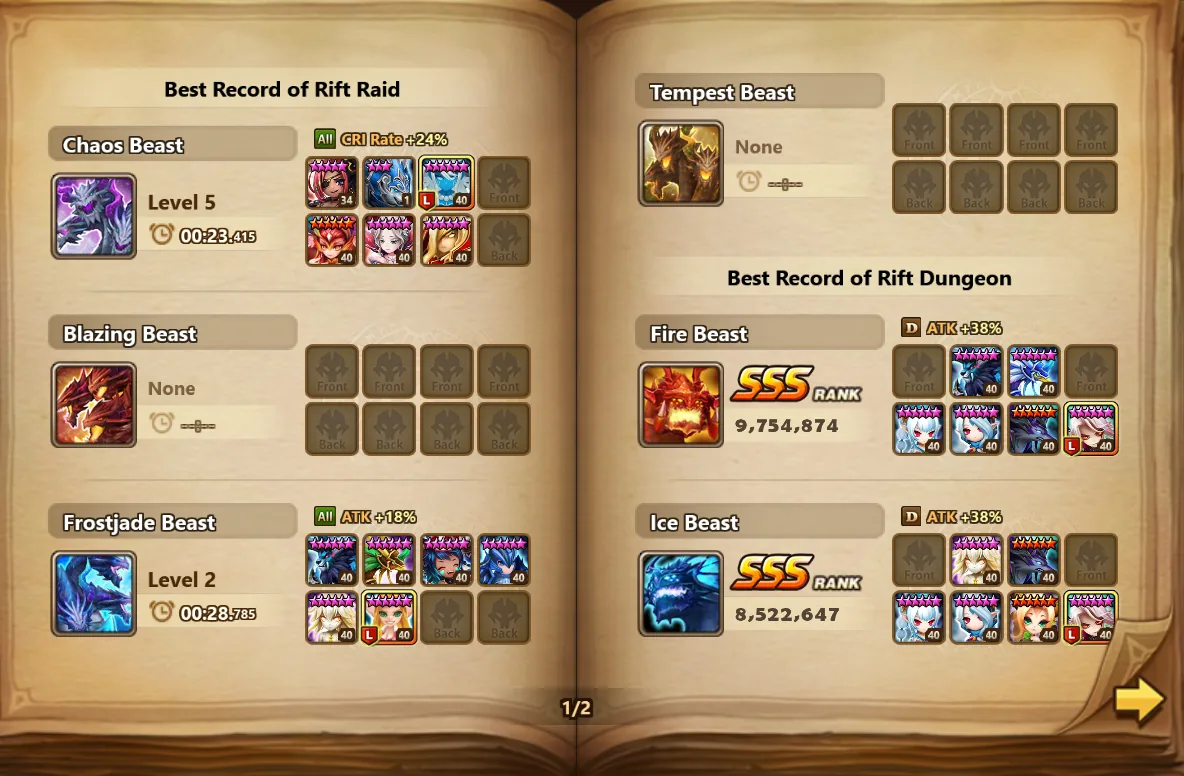Select the Frostjade Beast team leader monster
Viewport: 1184px width, 776px height.
tap(390, 617)
